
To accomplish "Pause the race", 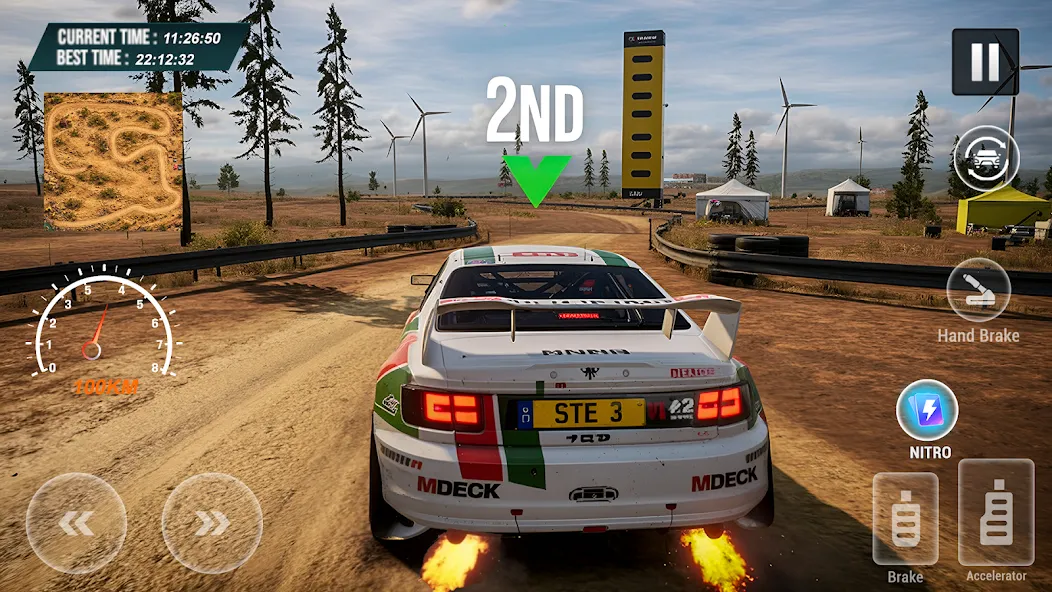I will 985,62.
